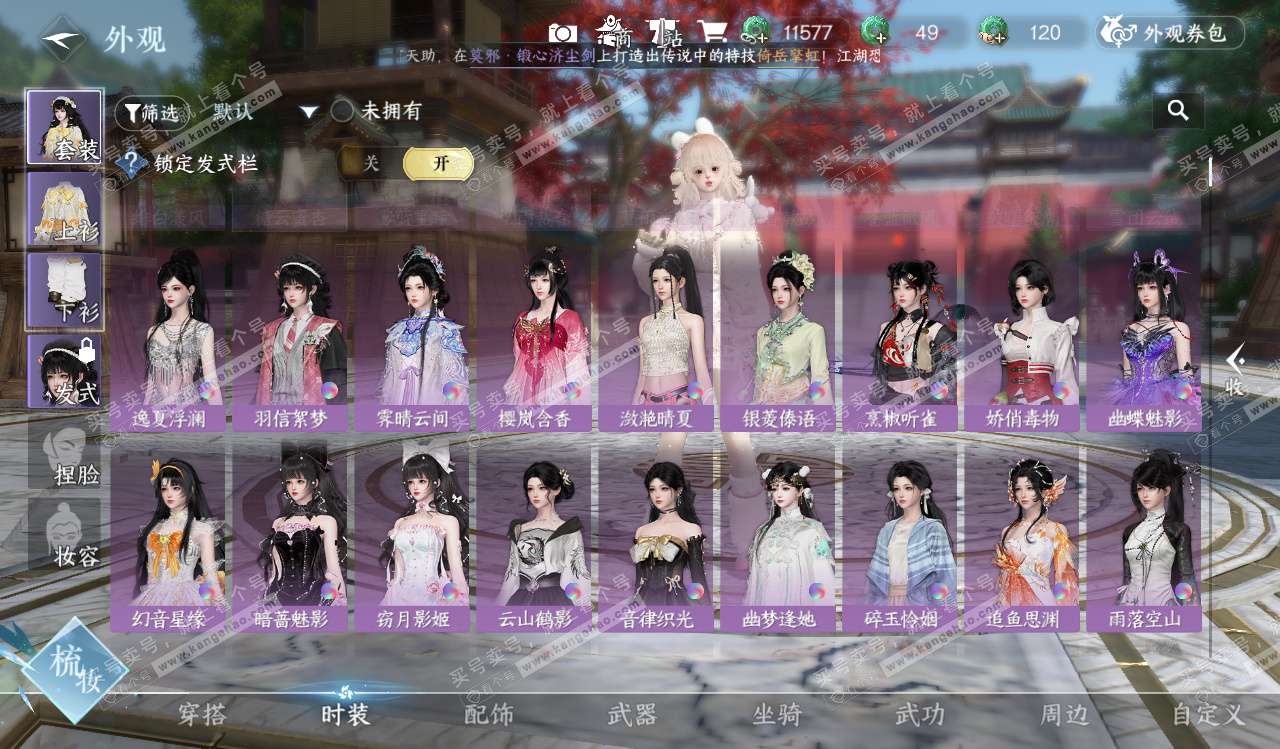Open the 外观券包 coupon bag

pyautogui.click(x=1171, y=33)
